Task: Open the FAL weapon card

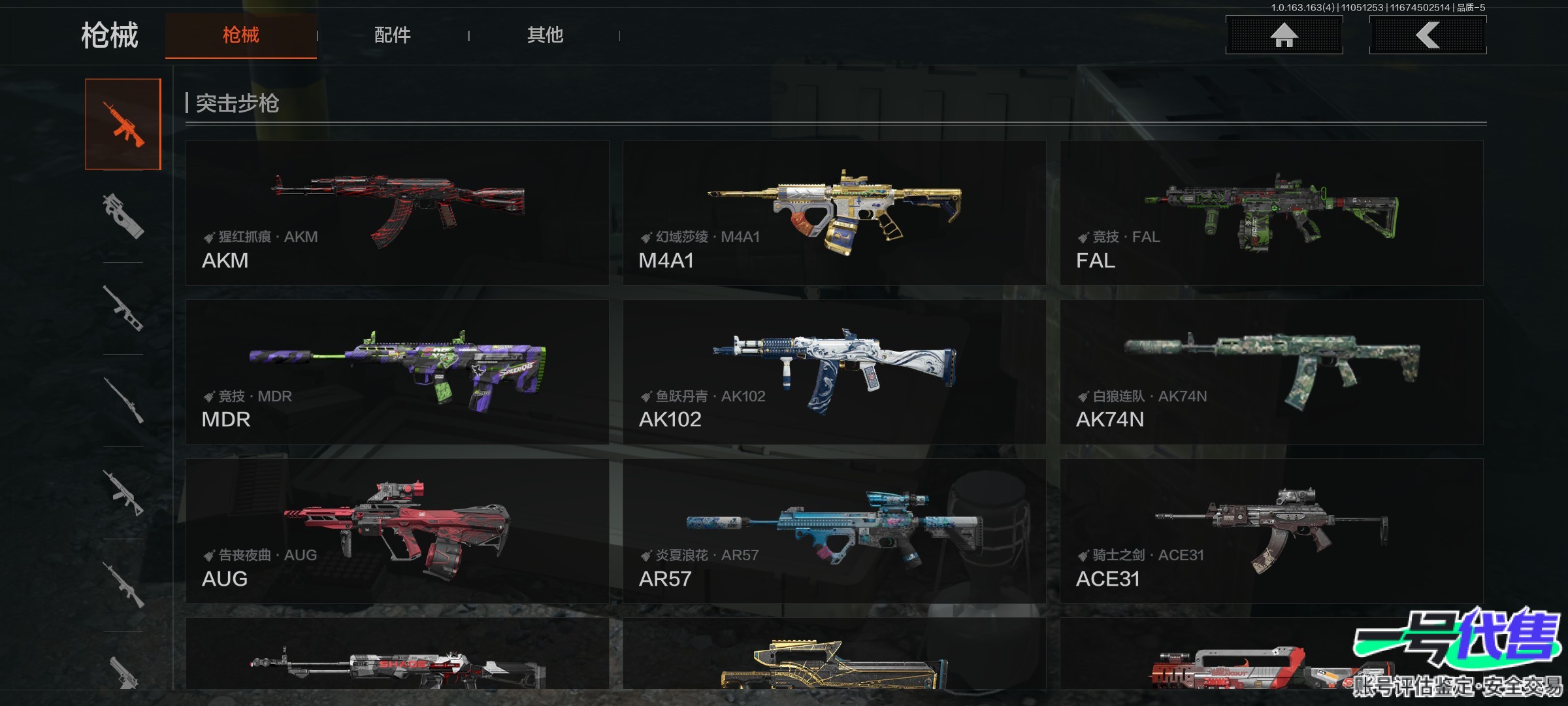Action: point(1271,212)
